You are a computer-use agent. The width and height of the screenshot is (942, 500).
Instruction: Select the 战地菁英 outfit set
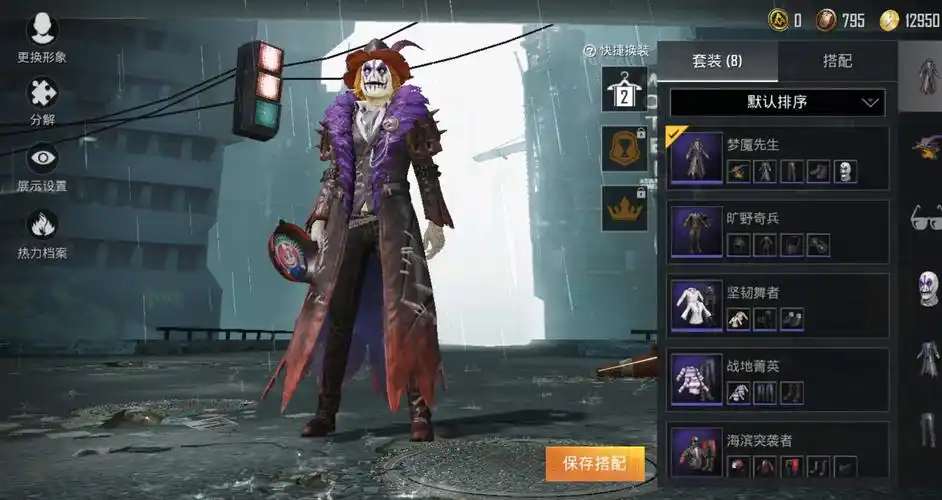click(777, 379)
